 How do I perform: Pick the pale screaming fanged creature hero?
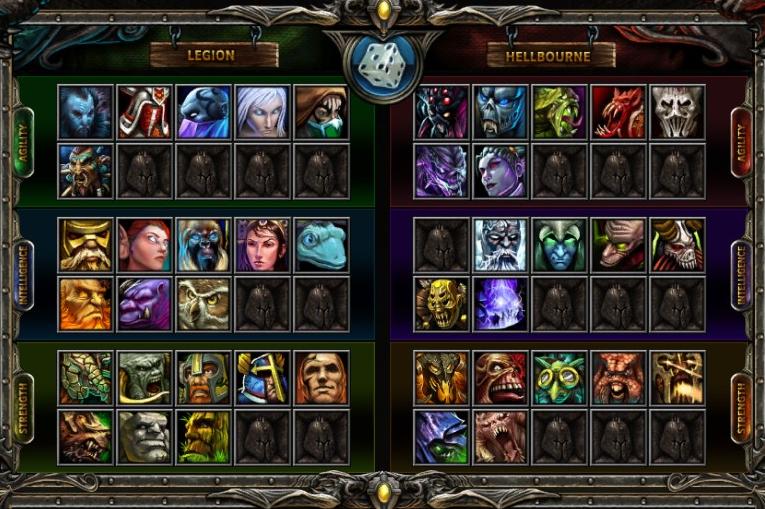[x=500, y=437]
